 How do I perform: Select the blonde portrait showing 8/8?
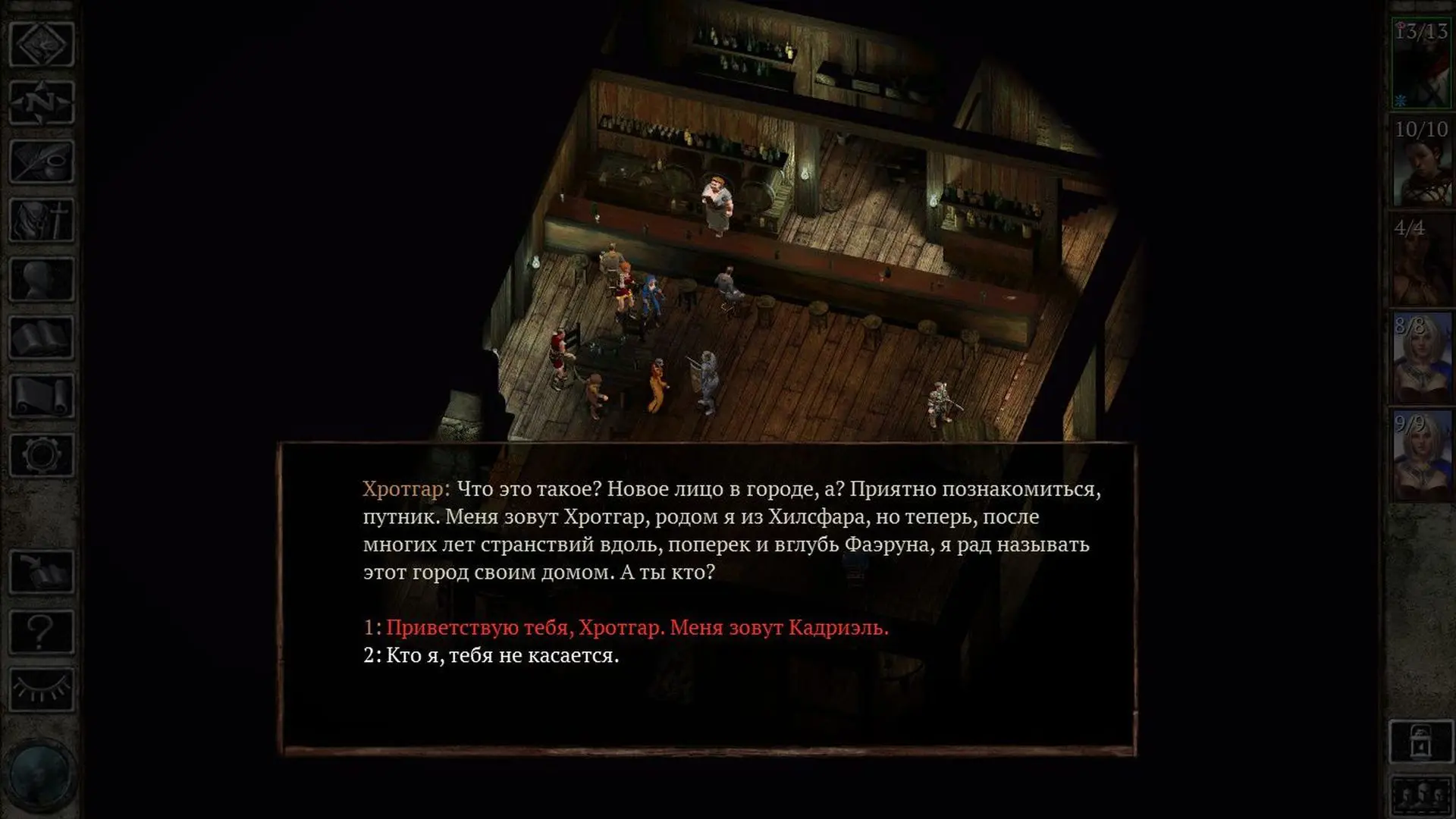tap(1421, 358)
